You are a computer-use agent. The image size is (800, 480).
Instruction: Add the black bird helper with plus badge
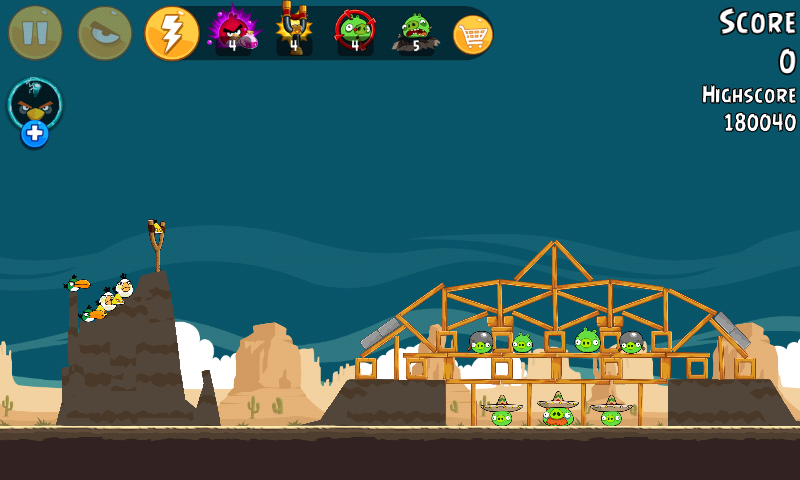35,111
